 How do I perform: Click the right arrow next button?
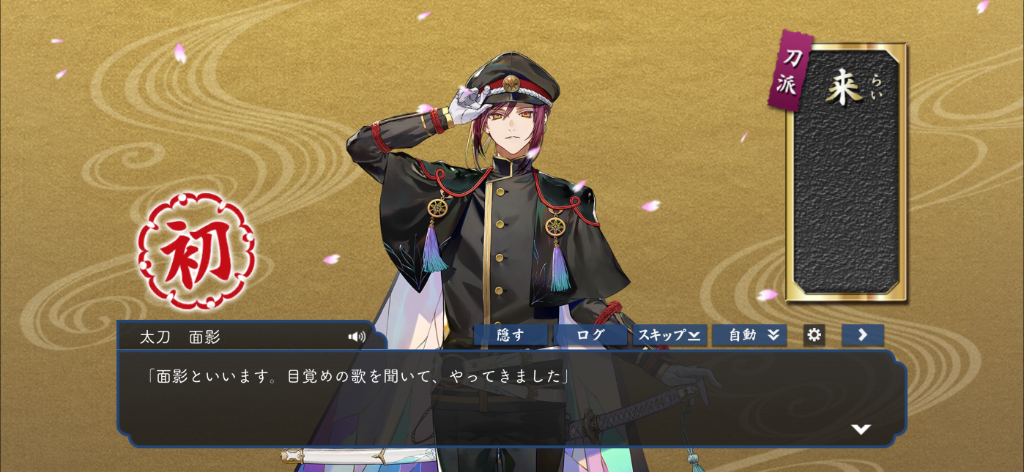[862, 335]
